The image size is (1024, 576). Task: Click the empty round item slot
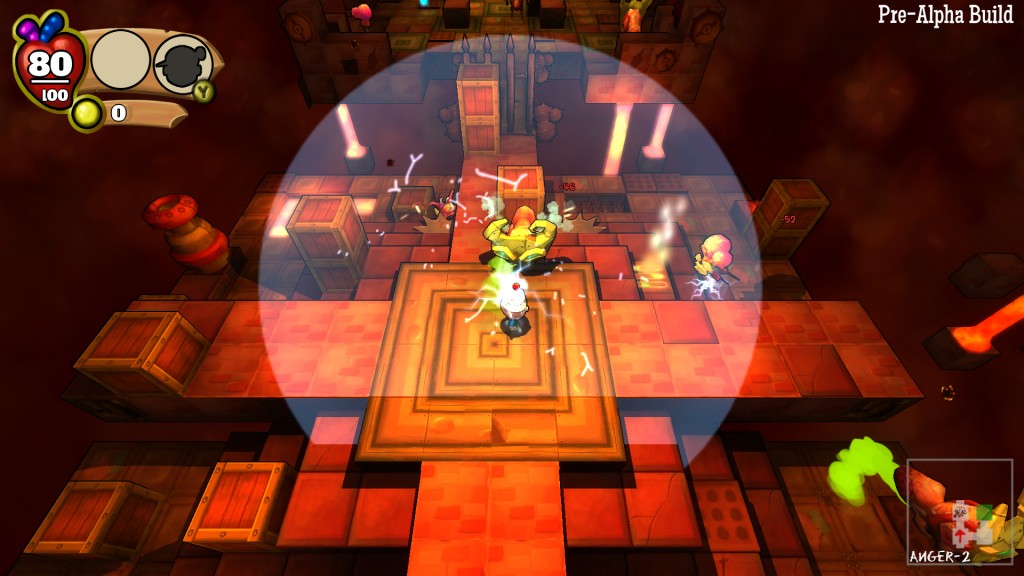[x=121, y=60]
